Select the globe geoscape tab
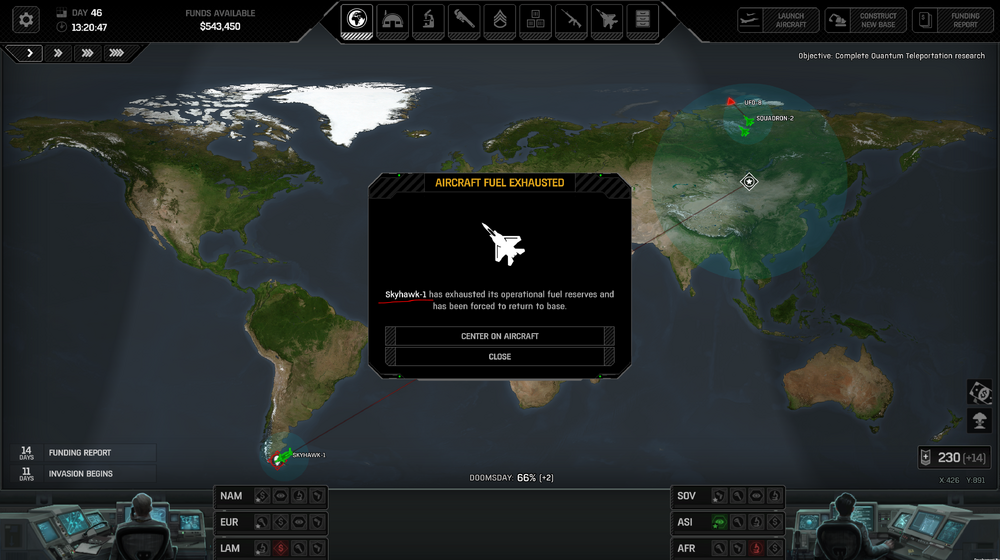Screen dimensions: 1000x560 (x=356, y=19)
